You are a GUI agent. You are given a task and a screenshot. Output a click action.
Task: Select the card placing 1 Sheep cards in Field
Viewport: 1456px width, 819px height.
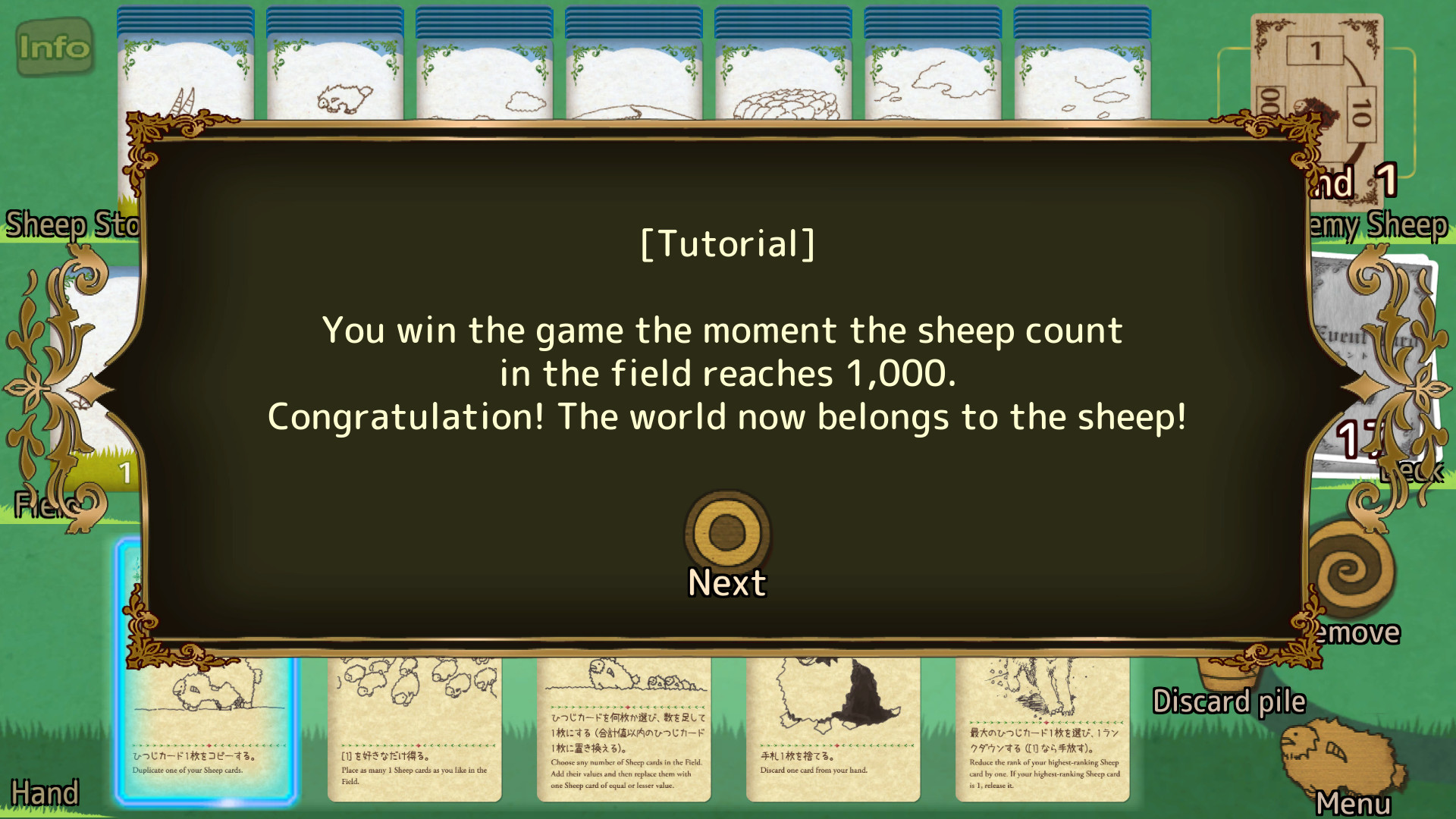tap(414, 728)
